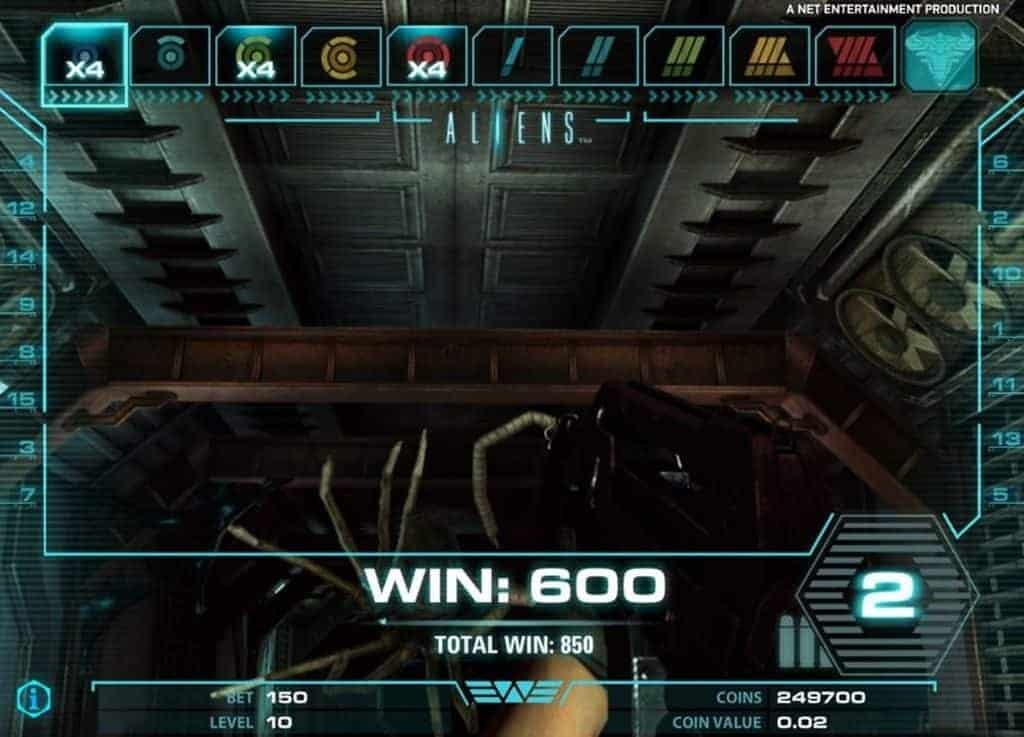Image resolution: width=1024 pixels, height=737 pixels.
Task: Show payline number 12
Action: [x=22, y=209]
